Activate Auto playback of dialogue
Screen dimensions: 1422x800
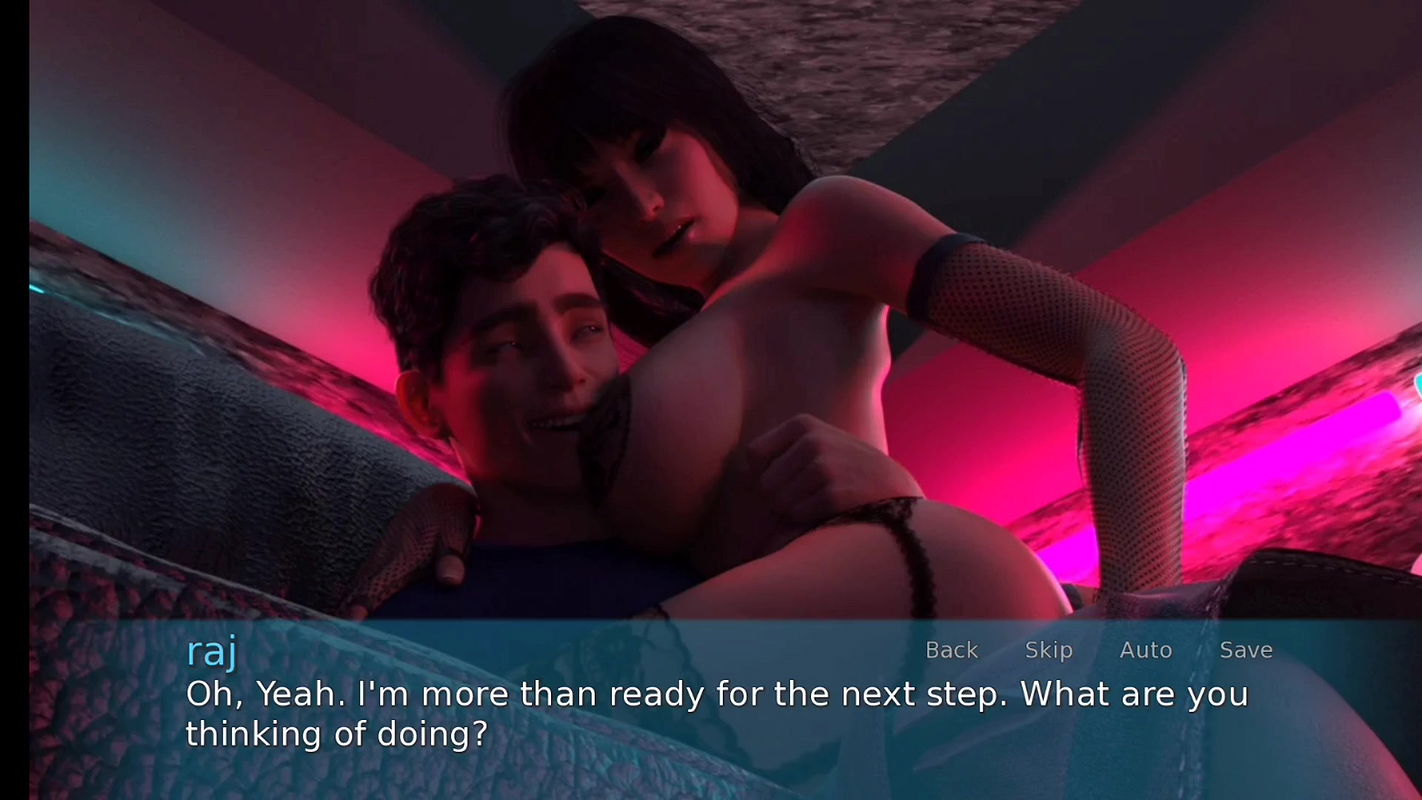click(x=1146, y=650)
